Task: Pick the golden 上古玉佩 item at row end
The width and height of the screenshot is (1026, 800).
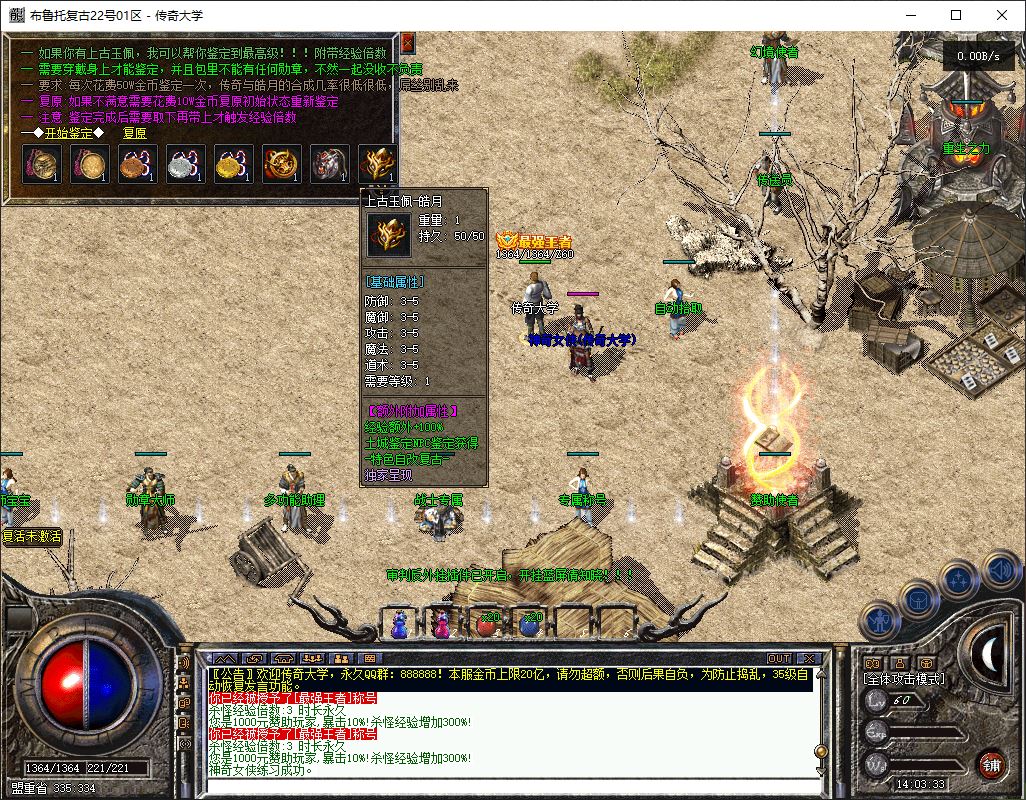Action: [x=378, y=164]
